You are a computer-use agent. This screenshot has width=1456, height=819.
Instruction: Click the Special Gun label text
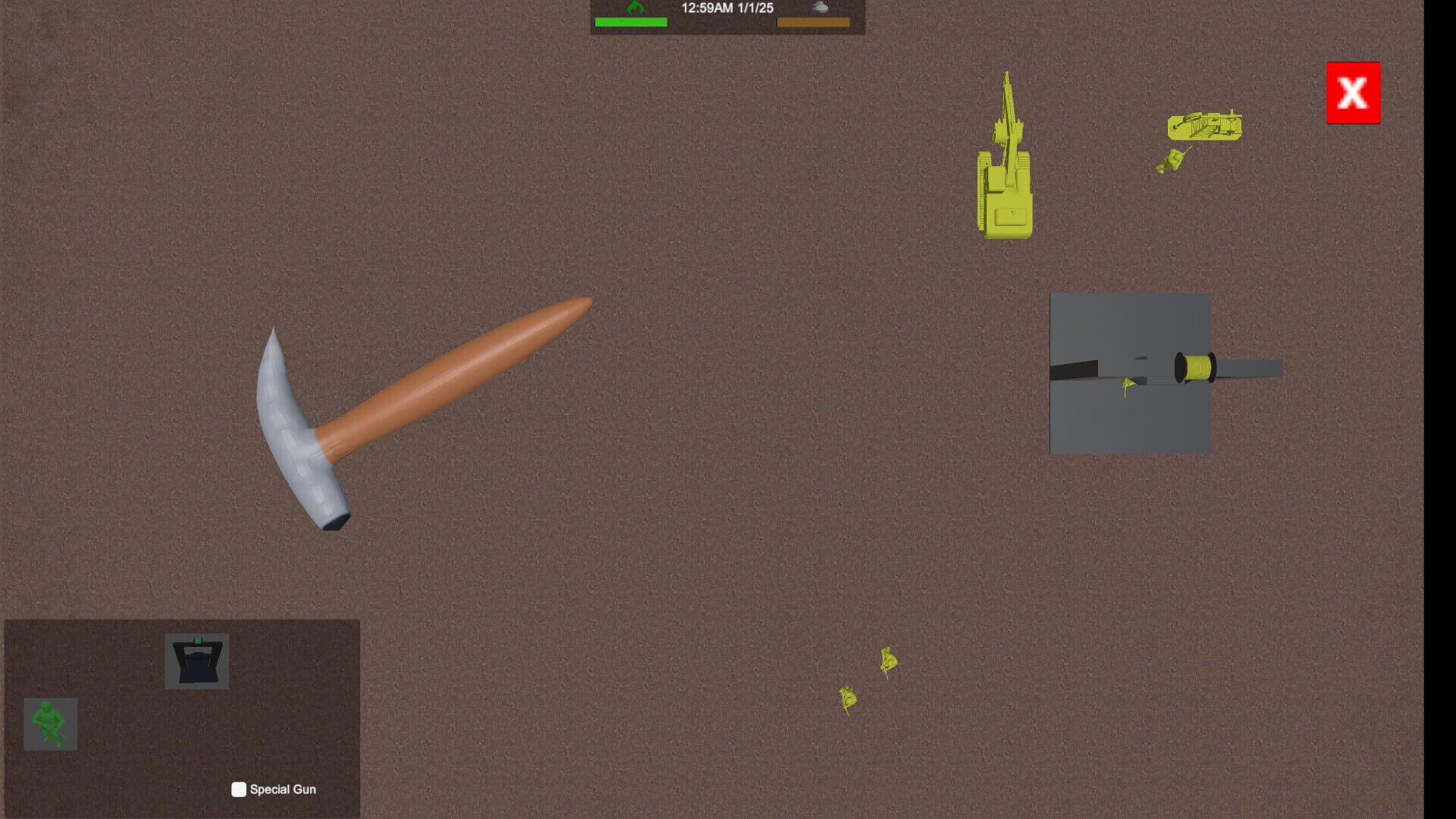point(284,789)
